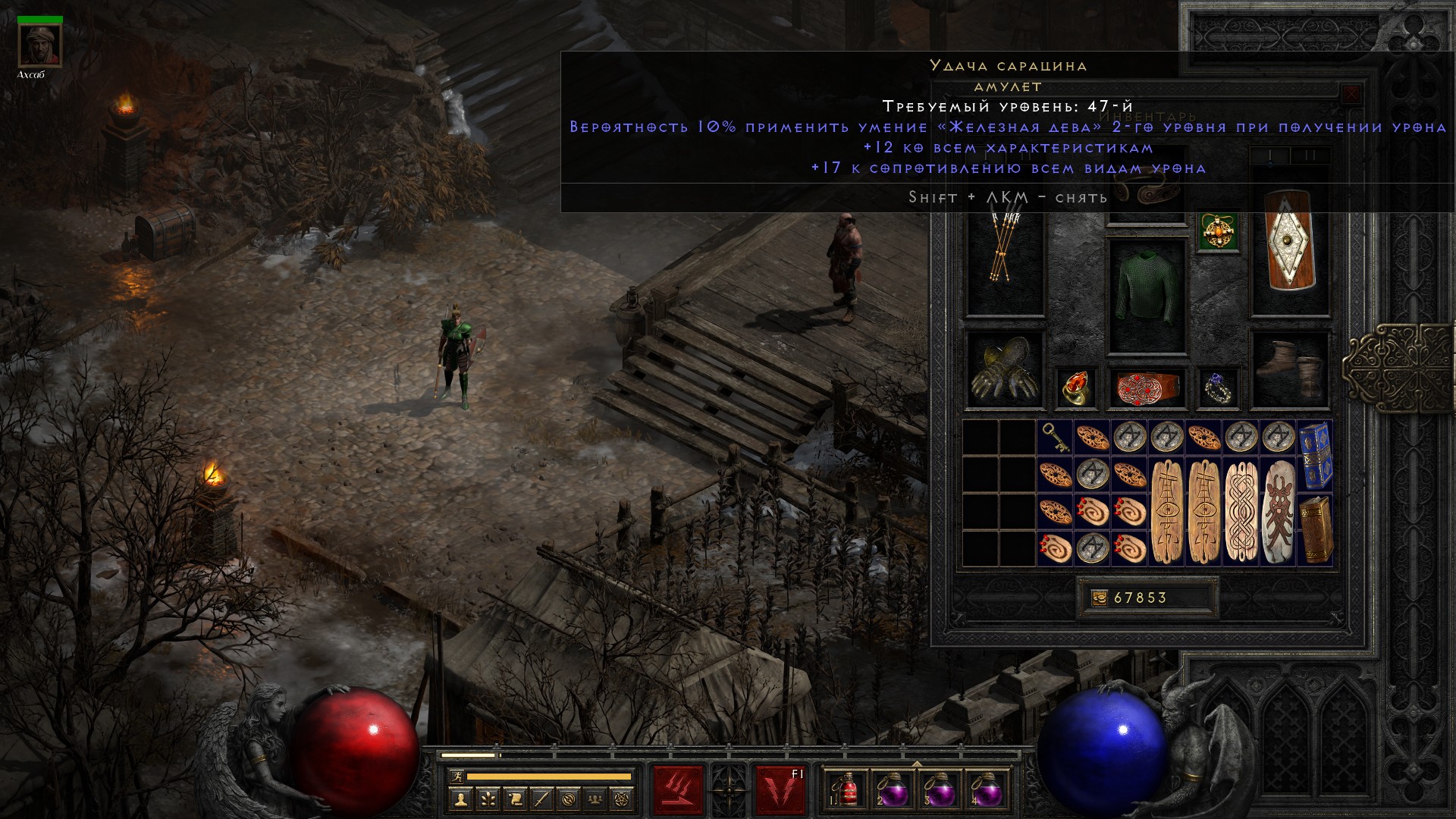The height and width of the screenshot is (819, 1456).
Task: Click the equipped green chain mail armor
Action: coord(1147,297)
